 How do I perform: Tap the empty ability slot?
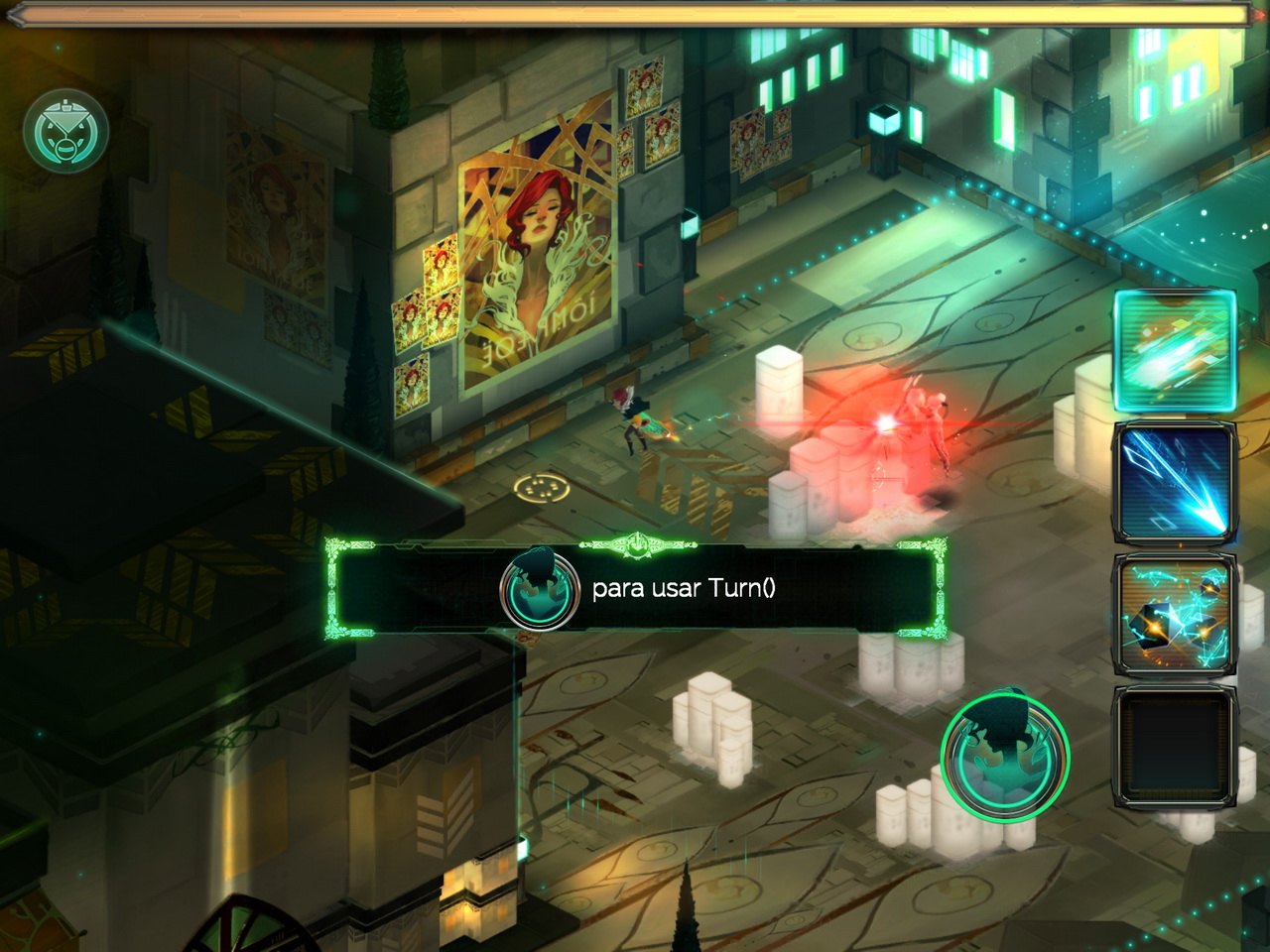coord(1175,746)
